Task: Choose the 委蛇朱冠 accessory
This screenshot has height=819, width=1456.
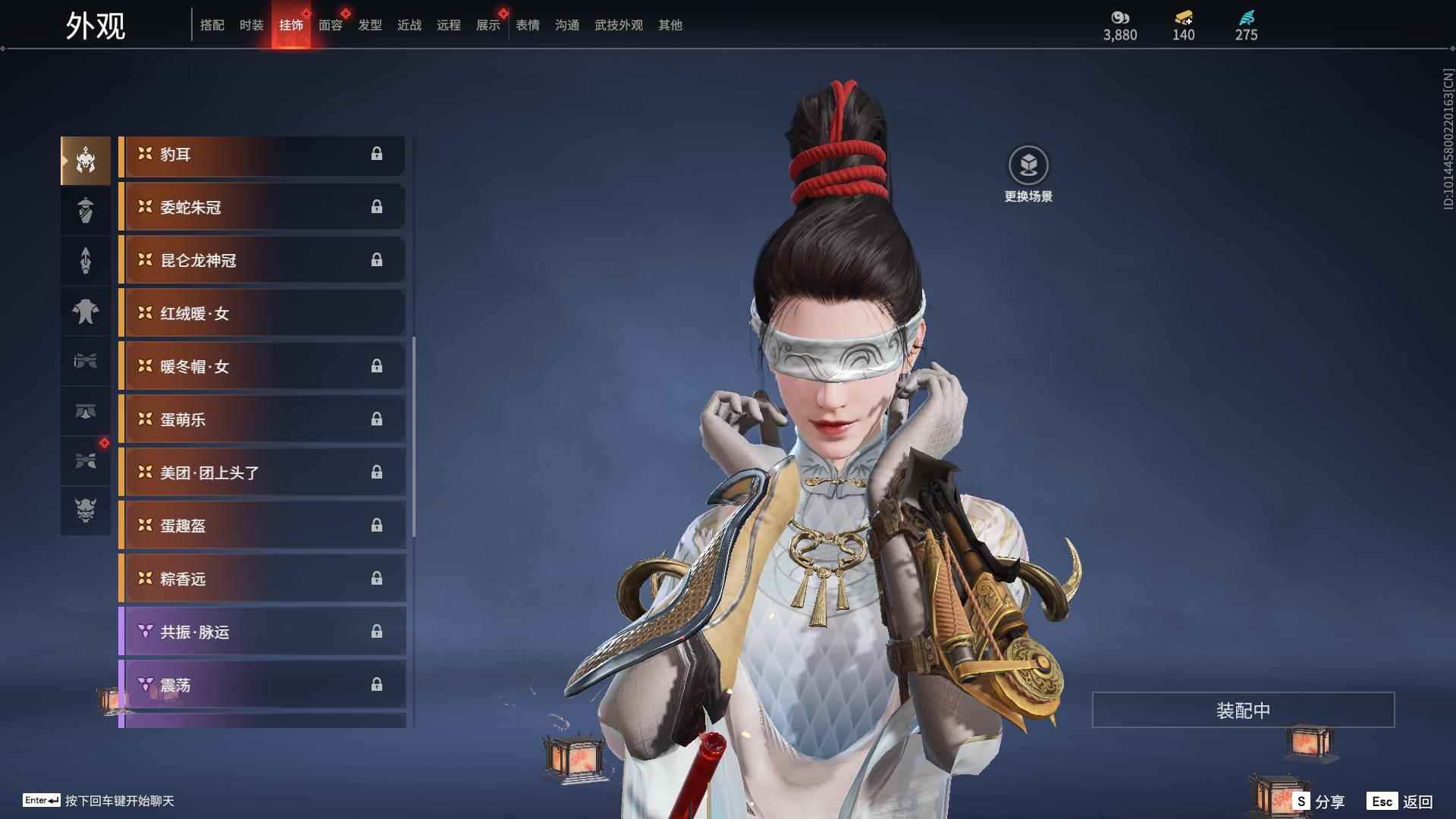Action: point(262,208)
